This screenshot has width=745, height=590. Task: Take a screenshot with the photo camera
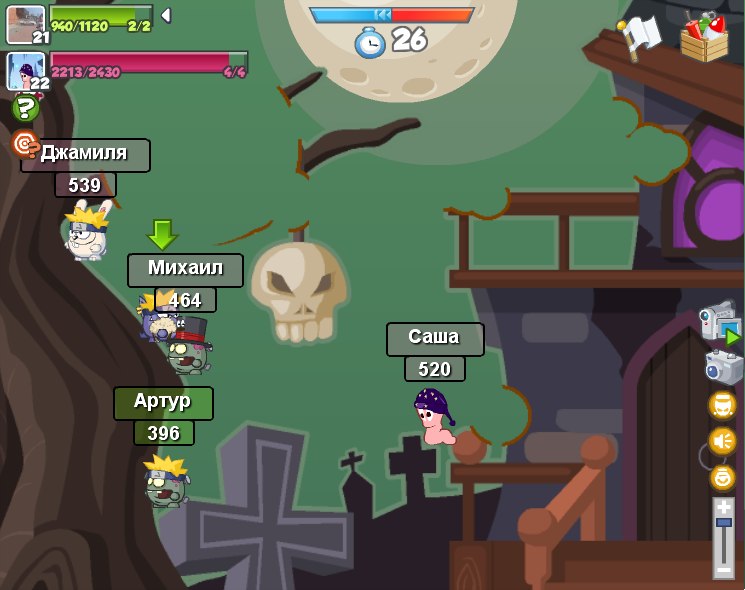tap(723, 366)
